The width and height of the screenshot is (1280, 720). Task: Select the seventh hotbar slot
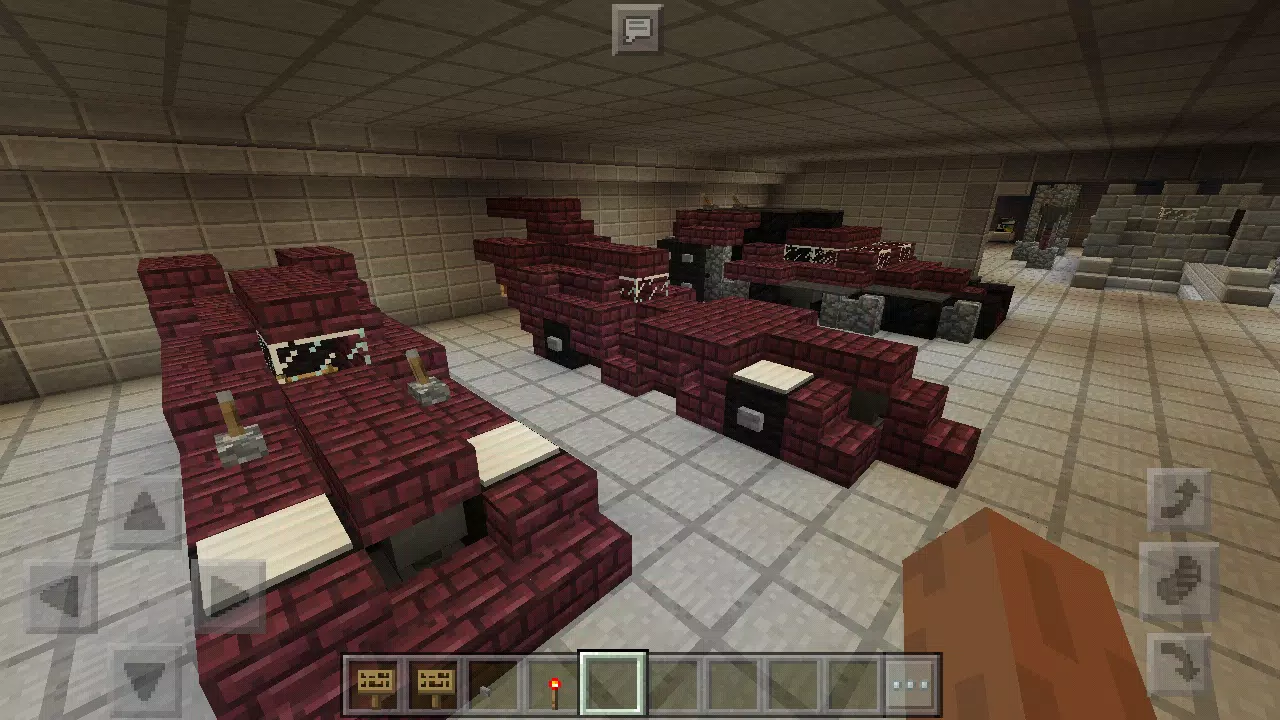pyautogui.click(x=730, y=683)
